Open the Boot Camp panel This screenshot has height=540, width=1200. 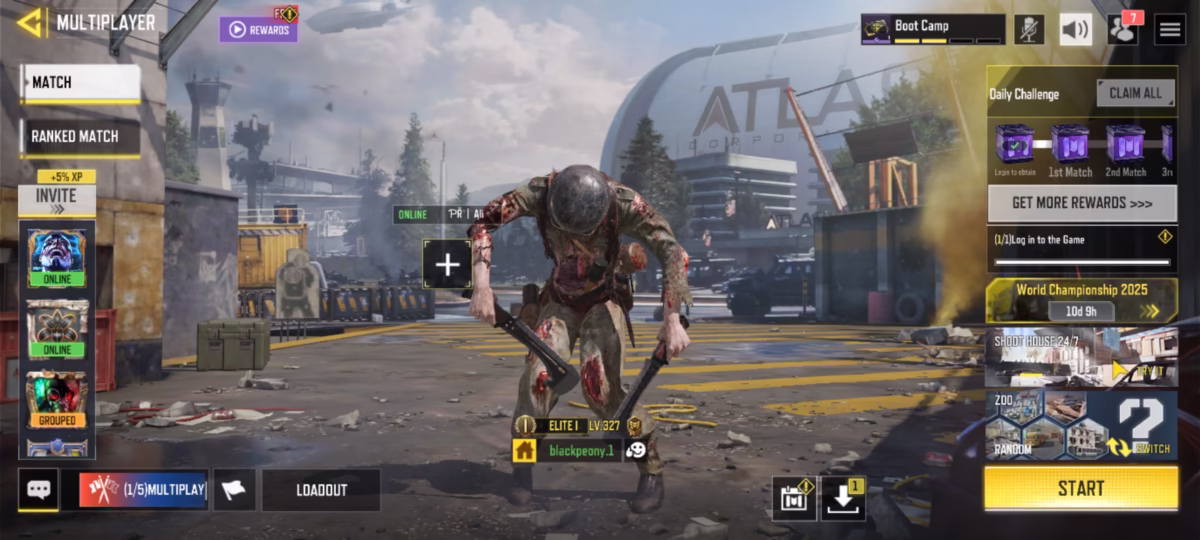click(x=932, y=29)
